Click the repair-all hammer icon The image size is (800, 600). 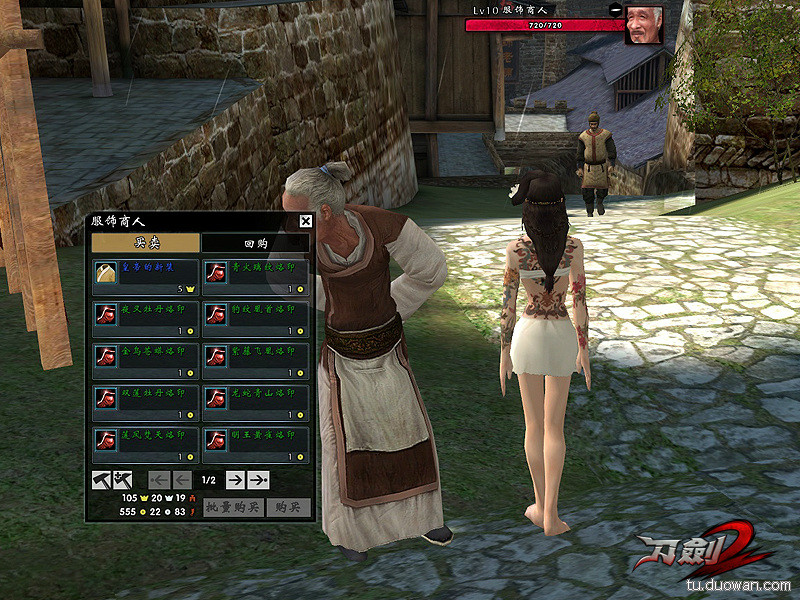coord(121,480)
